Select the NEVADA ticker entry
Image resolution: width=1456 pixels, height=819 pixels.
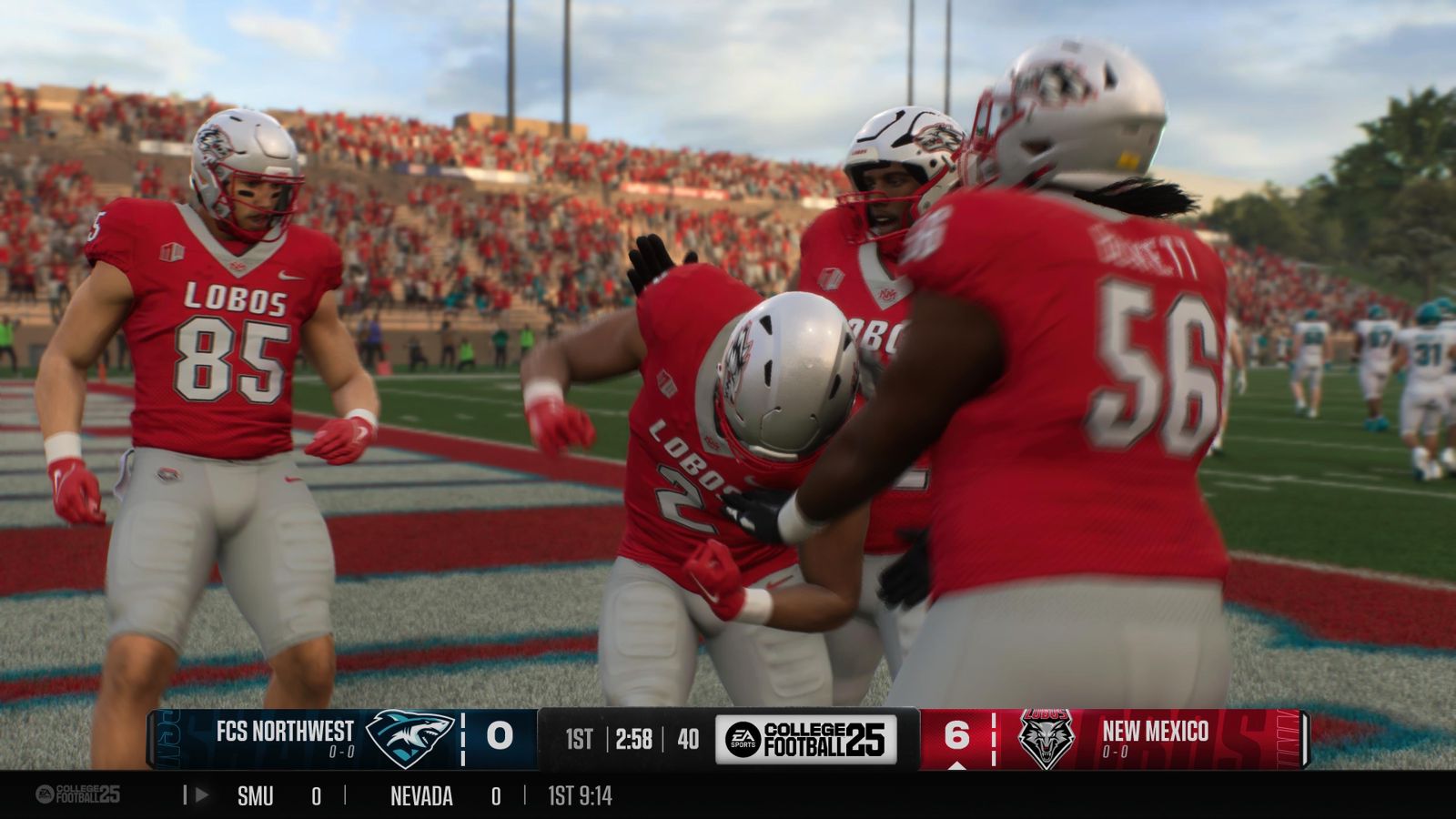coord(420,794)
